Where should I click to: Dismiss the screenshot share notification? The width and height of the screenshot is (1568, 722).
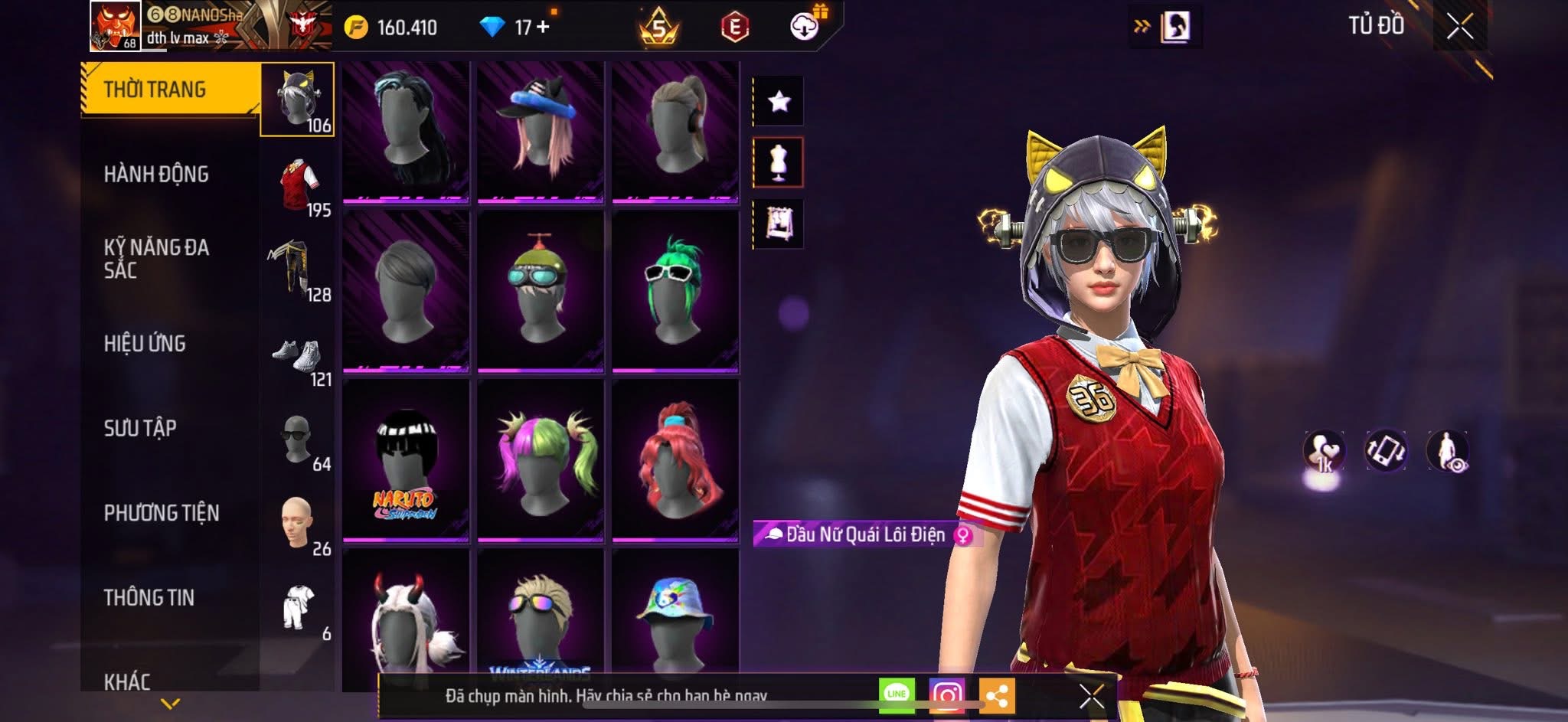1091,696
